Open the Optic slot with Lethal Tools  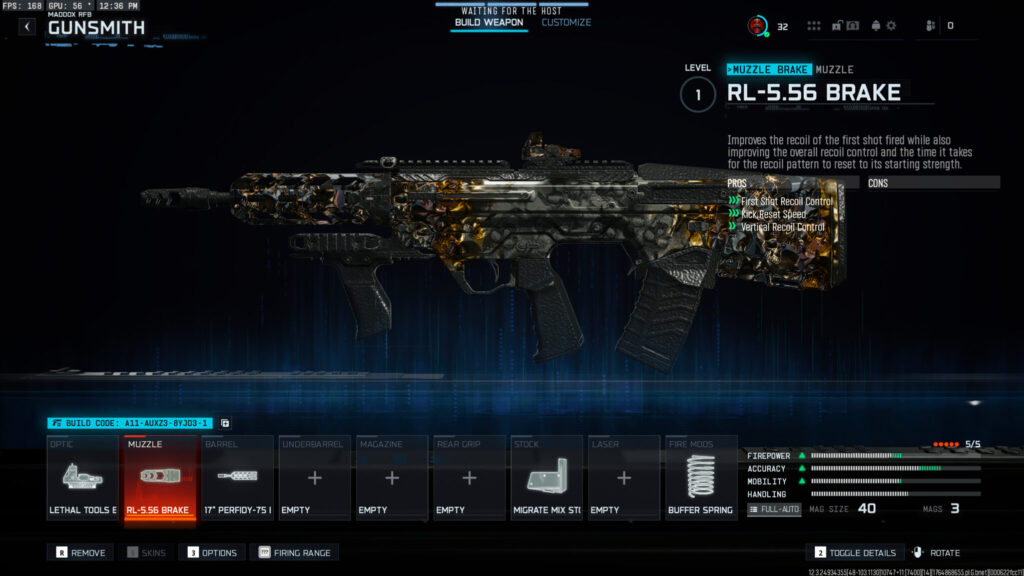click(82, 478)
